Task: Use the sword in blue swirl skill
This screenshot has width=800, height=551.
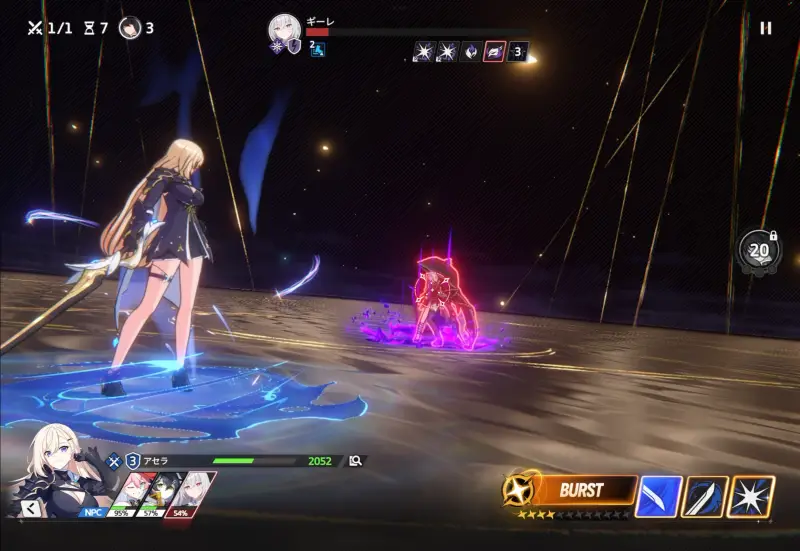Action: (x=704, y=497)
